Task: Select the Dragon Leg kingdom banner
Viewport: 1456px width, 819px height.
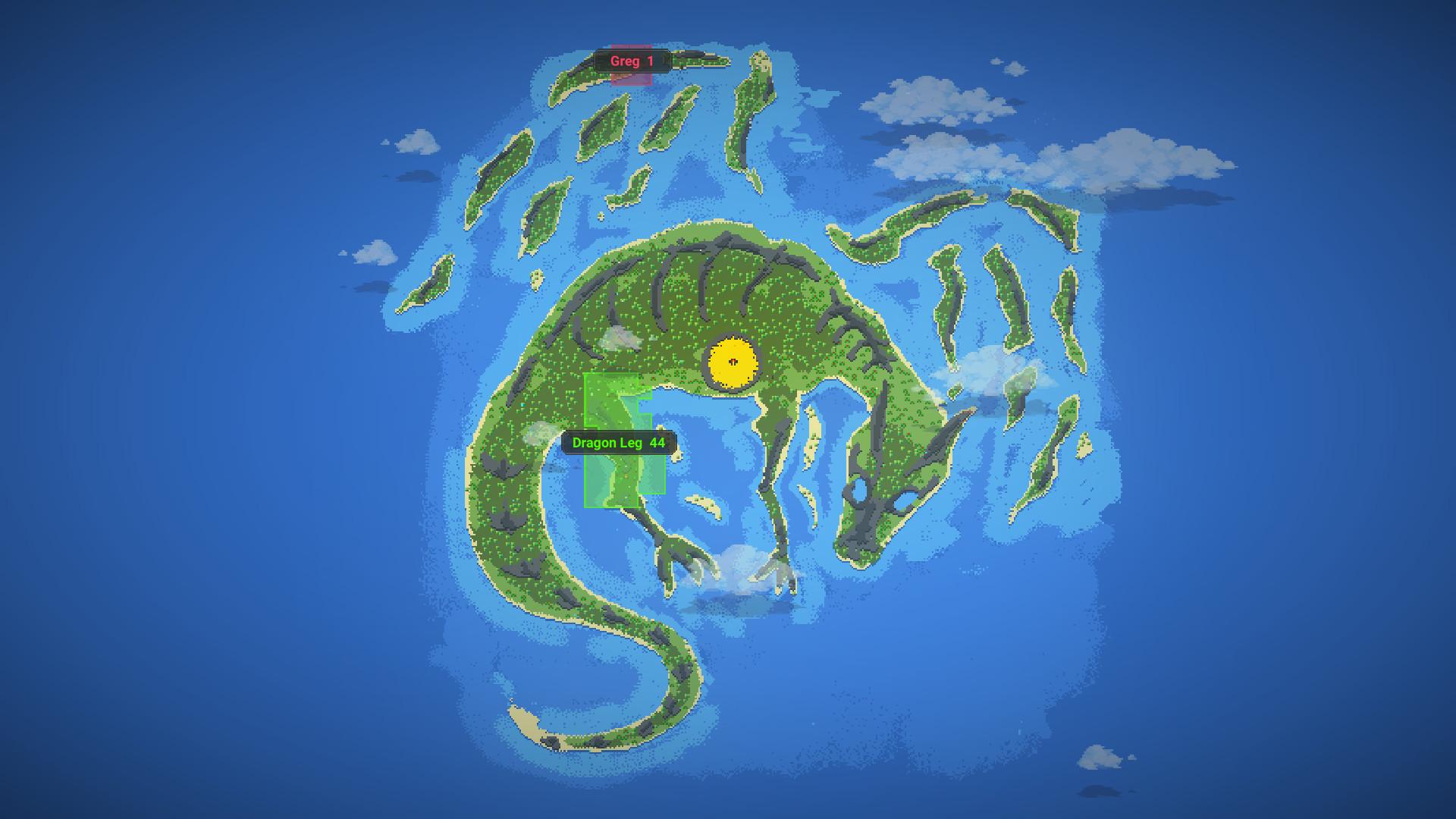Action: pos(618,444)
